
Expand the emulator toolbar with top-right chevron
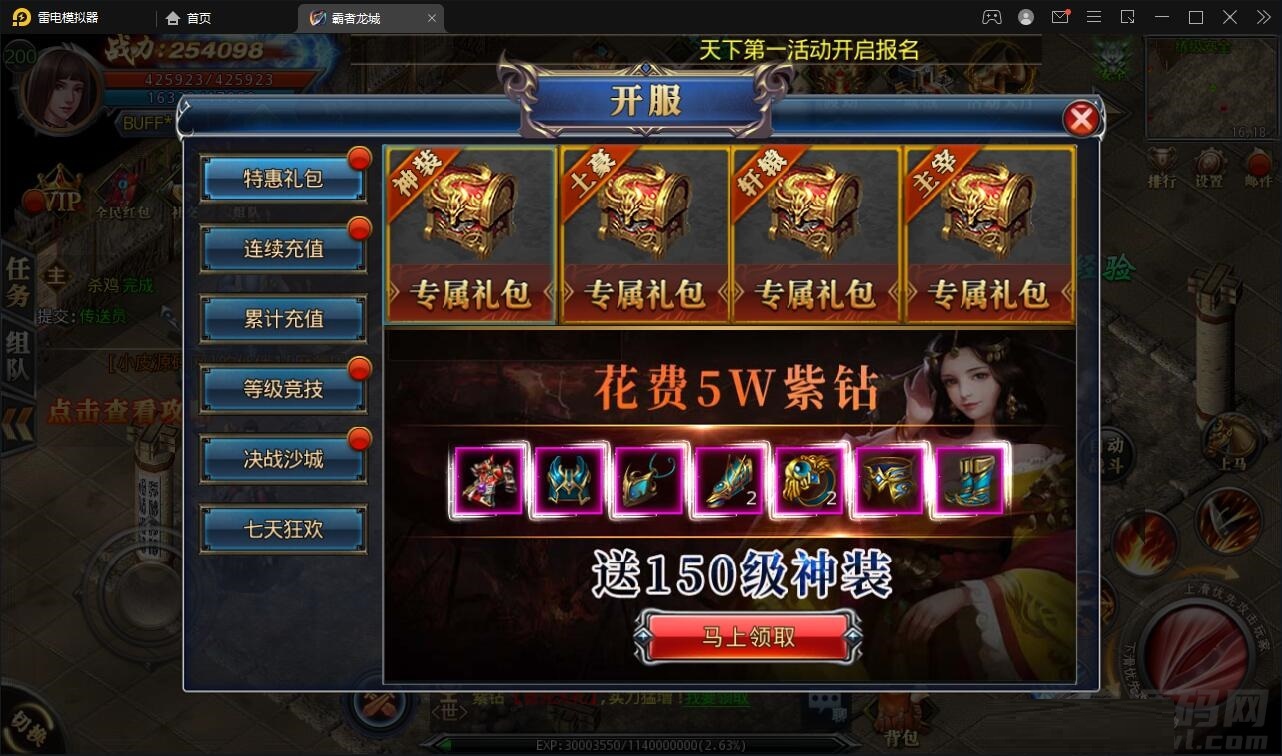[1263, 17]
